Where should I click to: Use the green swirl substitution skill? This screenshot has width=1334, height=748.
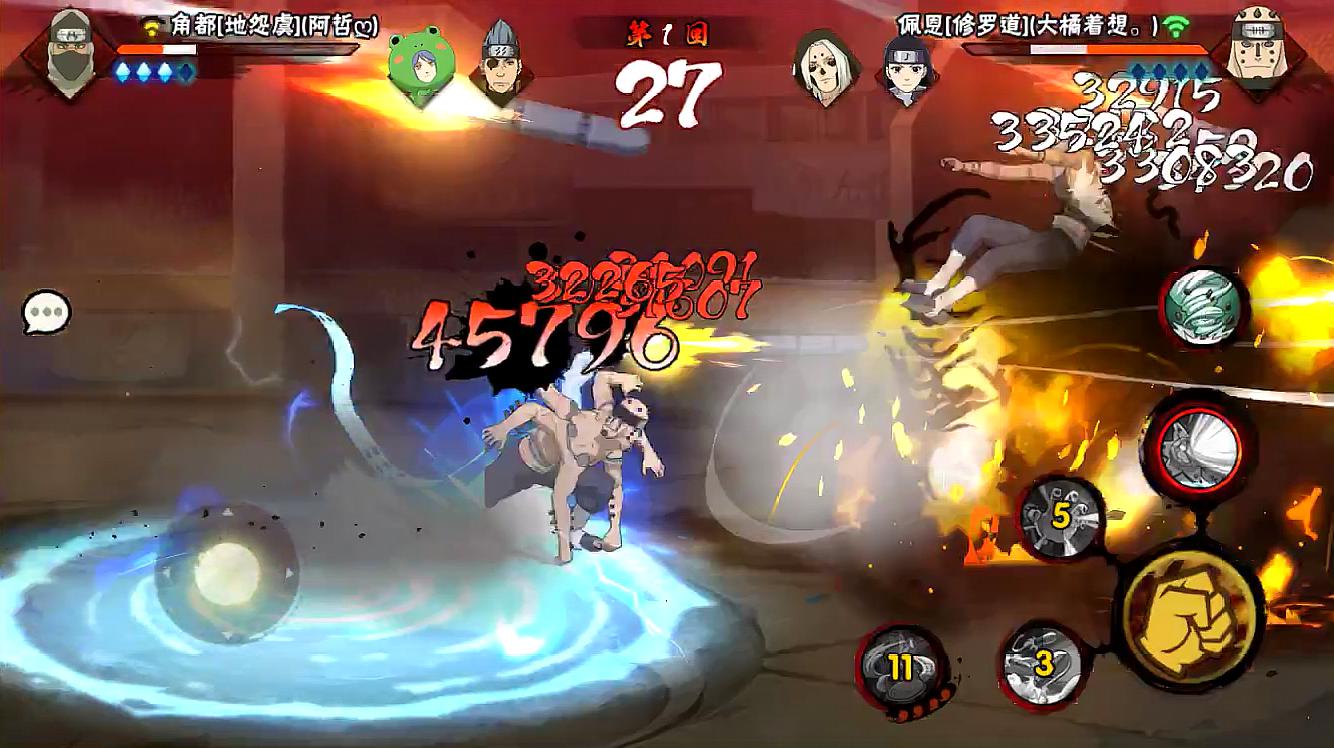click(x=1204, y=307)
